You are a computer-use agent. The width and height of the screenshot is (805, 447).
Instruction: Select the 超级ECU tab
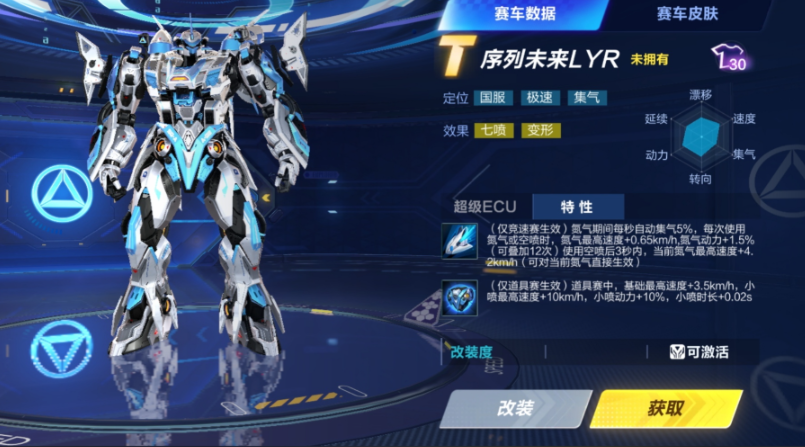484,207
